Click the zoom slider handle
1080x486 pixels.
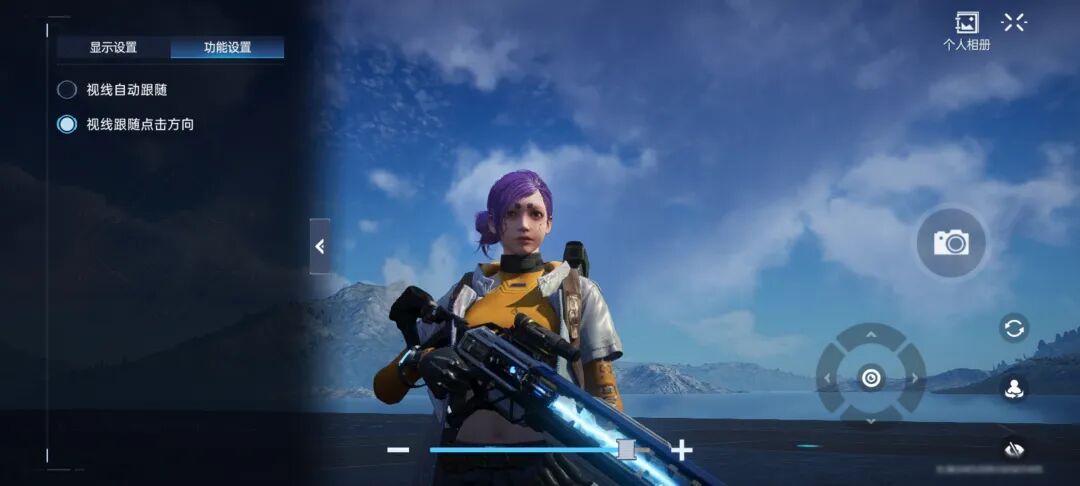click(626, 450)
